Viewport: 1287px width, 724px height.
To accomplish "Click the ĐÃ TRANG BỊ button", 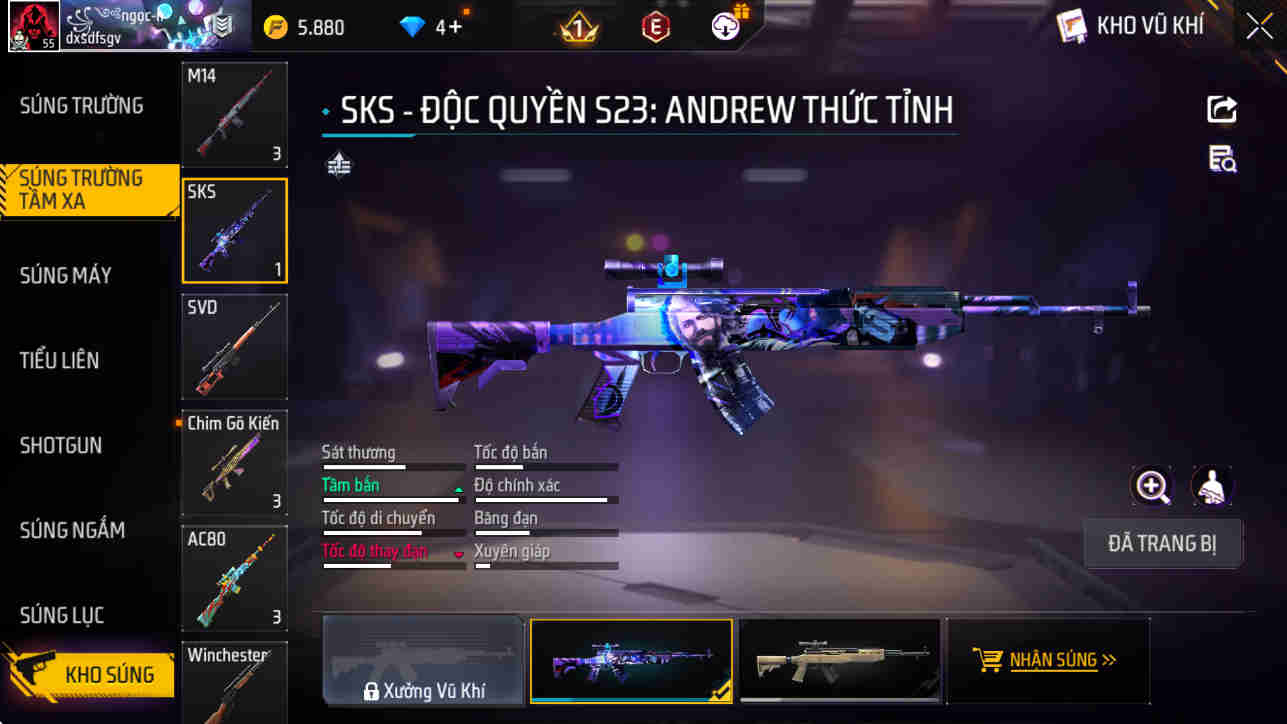I will coord(1163,543).
